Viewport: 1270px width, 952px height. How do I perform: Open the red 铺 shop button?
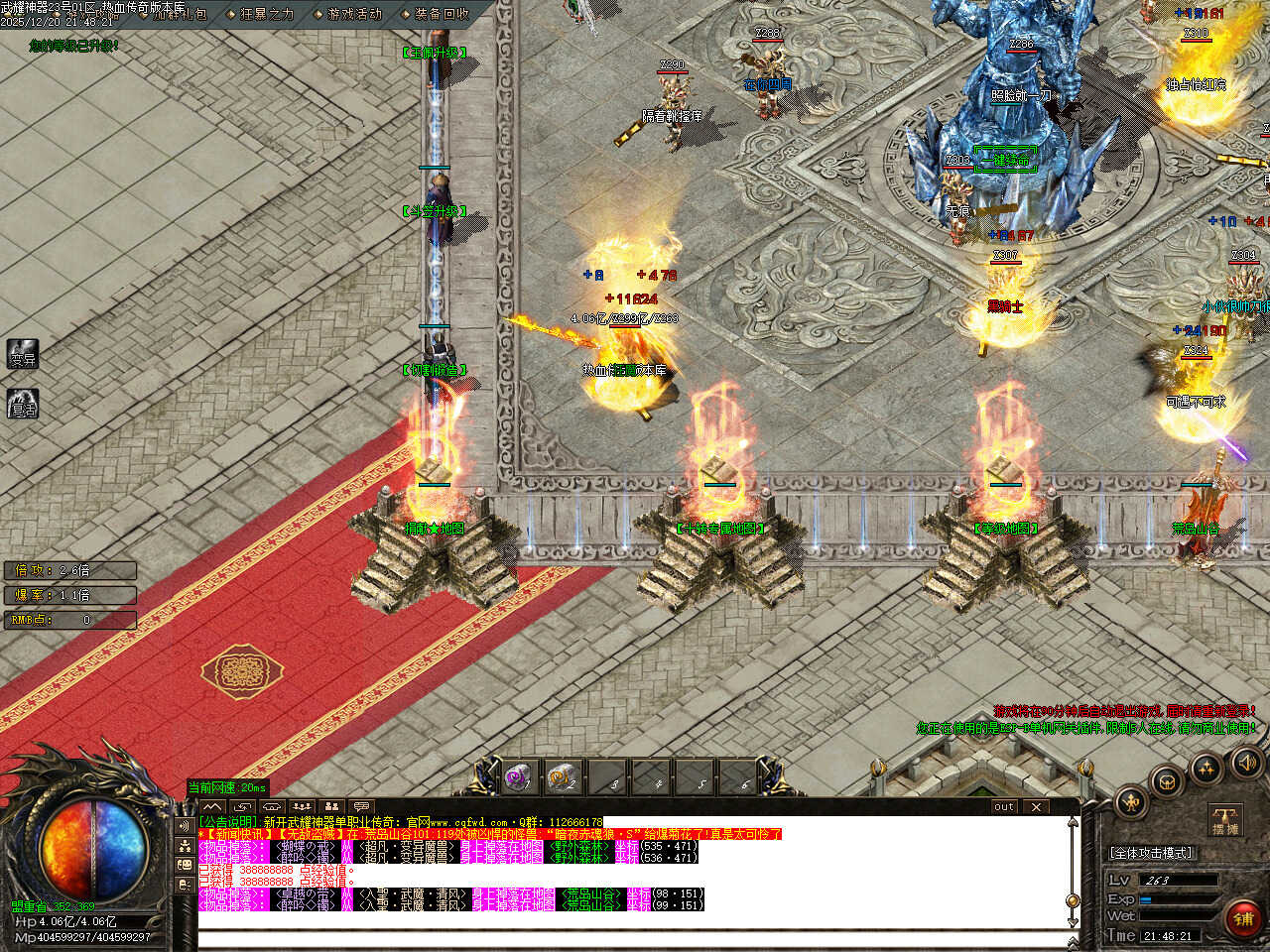pos(1242,919)
